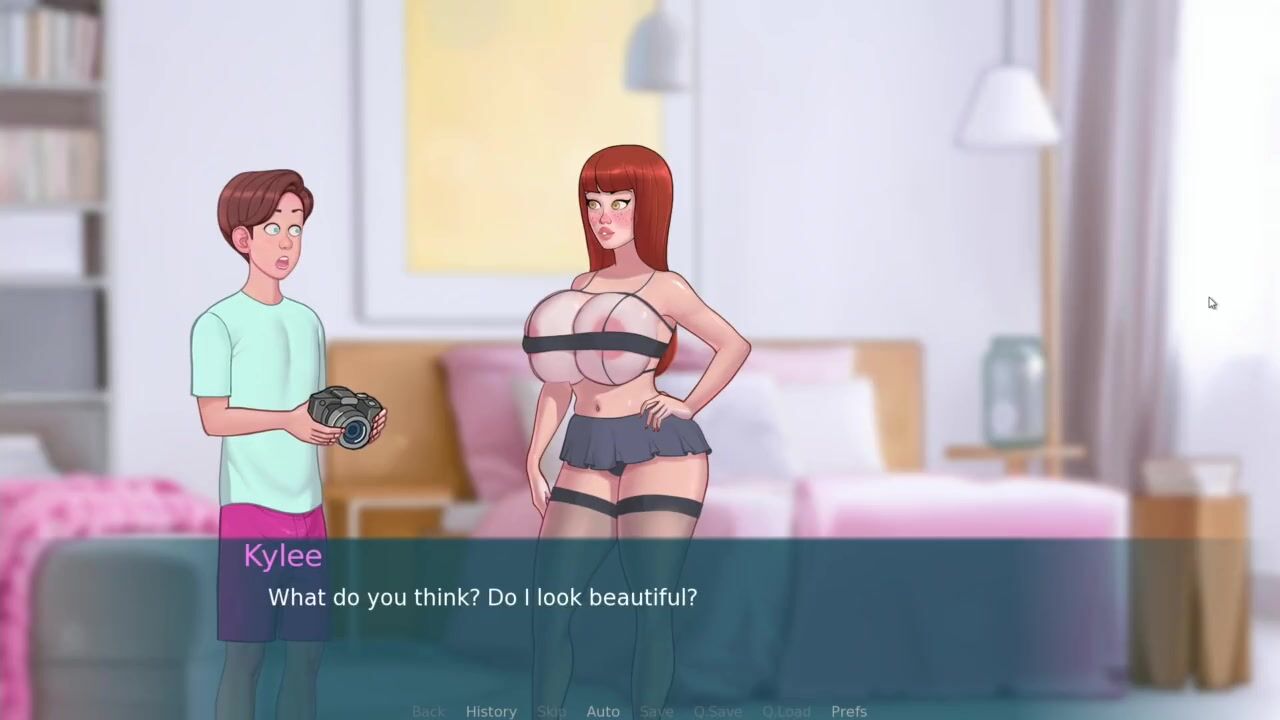Toggle Auto dialogue advance
The height and width of the screenshot is (720, 1280).
tap(603, 711)
